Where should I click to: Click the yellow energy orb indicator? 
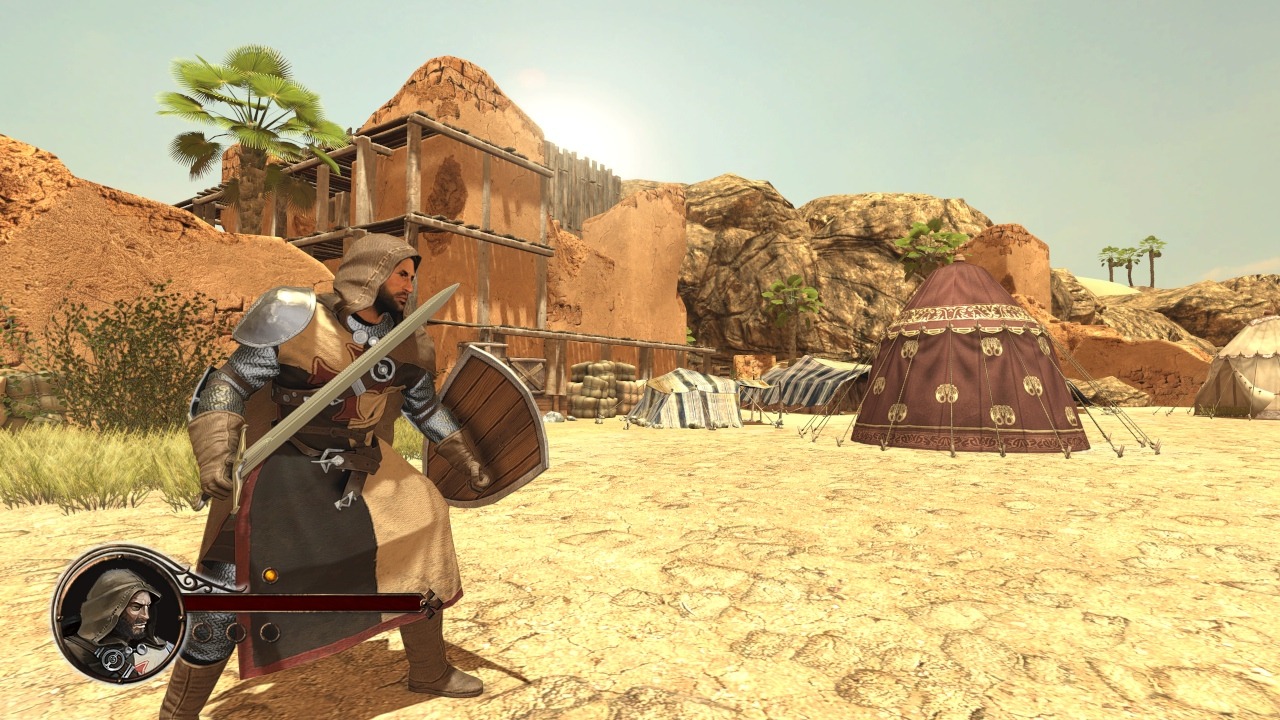(x=270, y=576)
